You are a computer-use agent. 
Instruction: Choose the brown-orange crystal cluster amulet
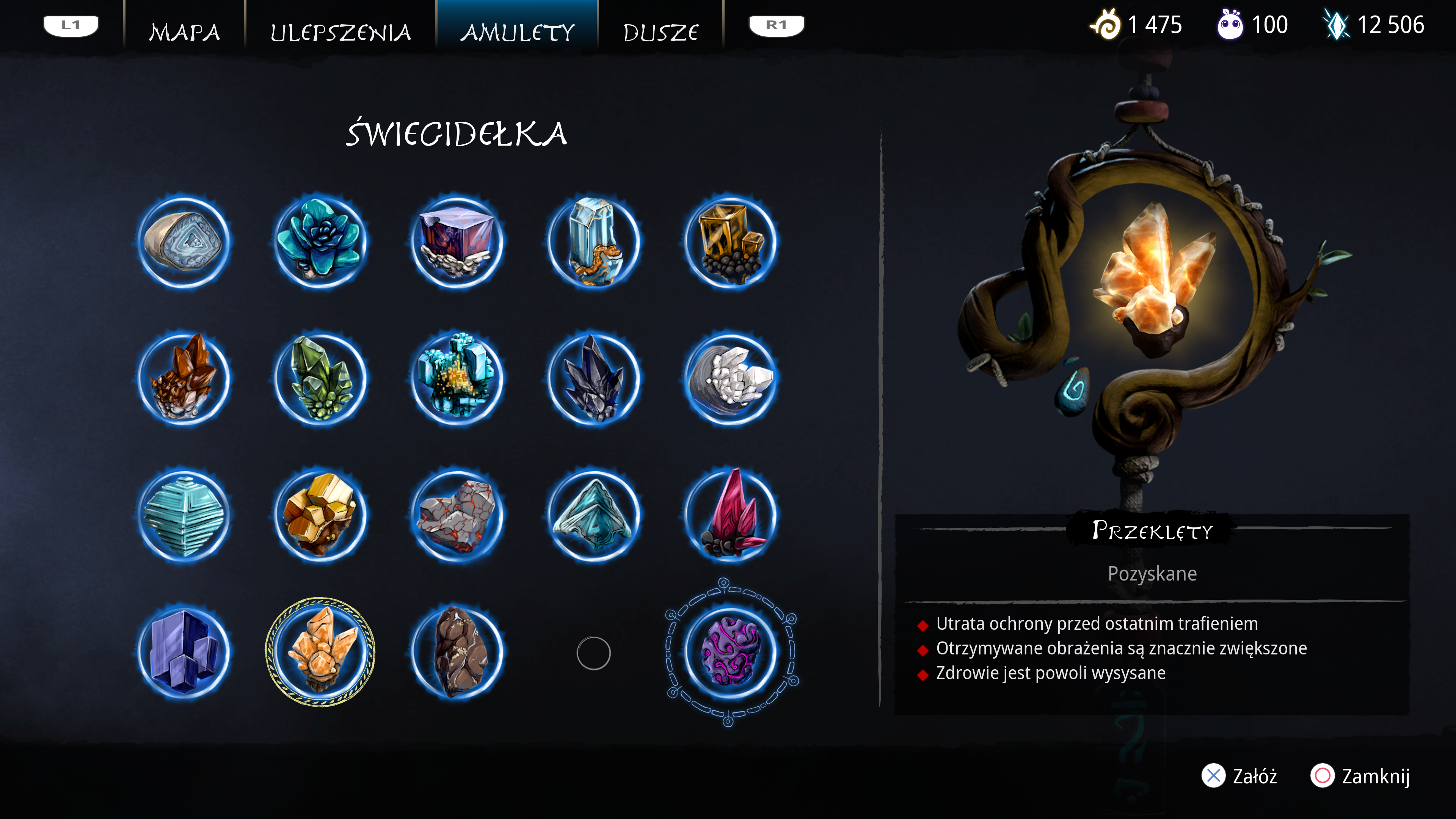184,379
